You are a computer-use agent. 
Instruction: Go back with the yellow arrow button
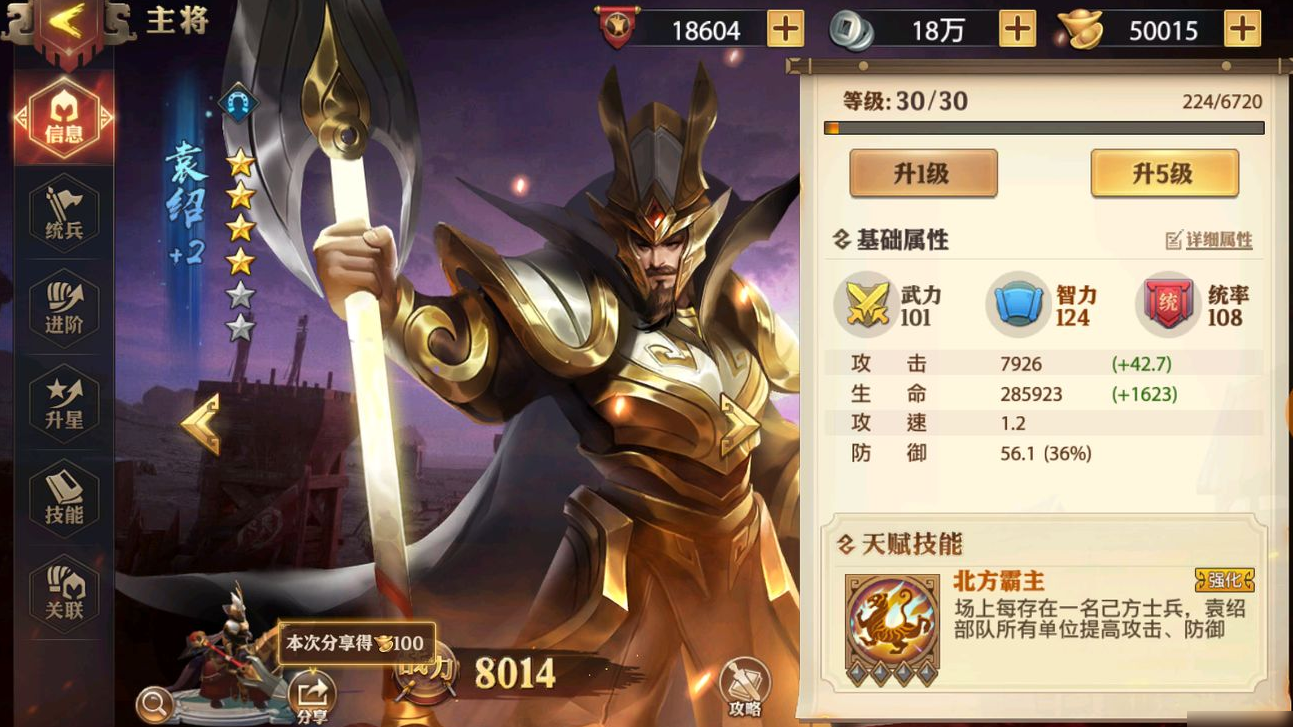[66, 24]
